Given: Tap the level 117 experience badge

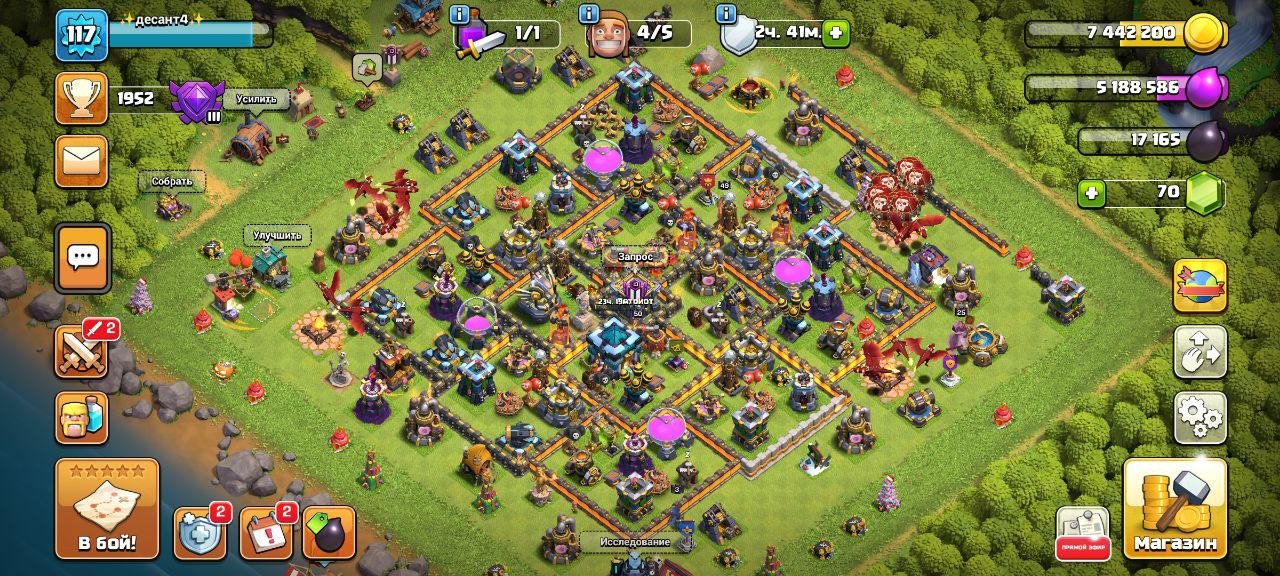Looking at the screenshot, I should click(x=81, y=35).
